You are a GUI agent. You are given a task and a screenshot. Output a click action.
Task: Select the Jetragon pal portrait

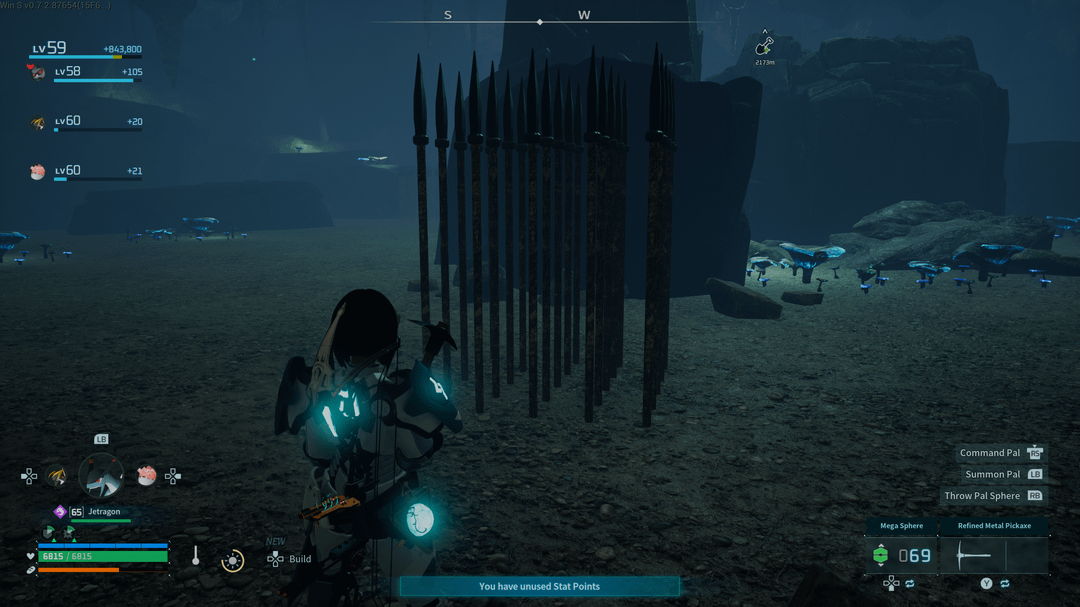click(x=101, y=476)
